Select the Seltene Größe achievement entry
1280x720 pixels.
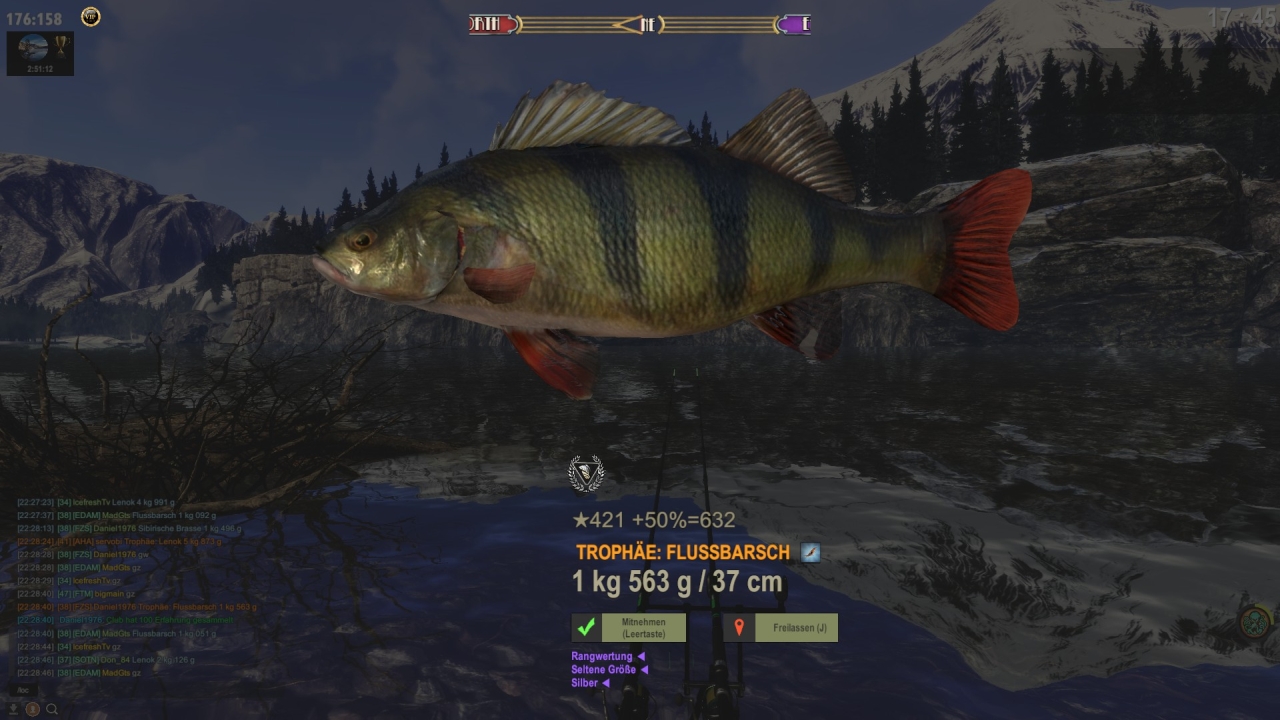pyautogui.click(x=605, y=670)
